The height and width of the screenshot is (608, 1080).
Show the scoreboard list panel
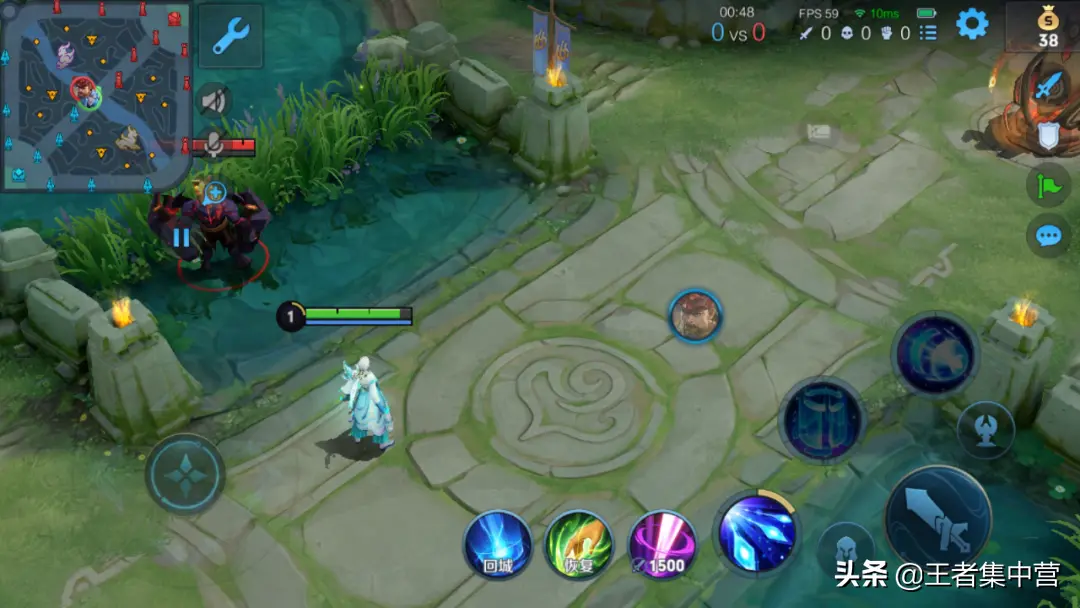[x=929, y=33]
